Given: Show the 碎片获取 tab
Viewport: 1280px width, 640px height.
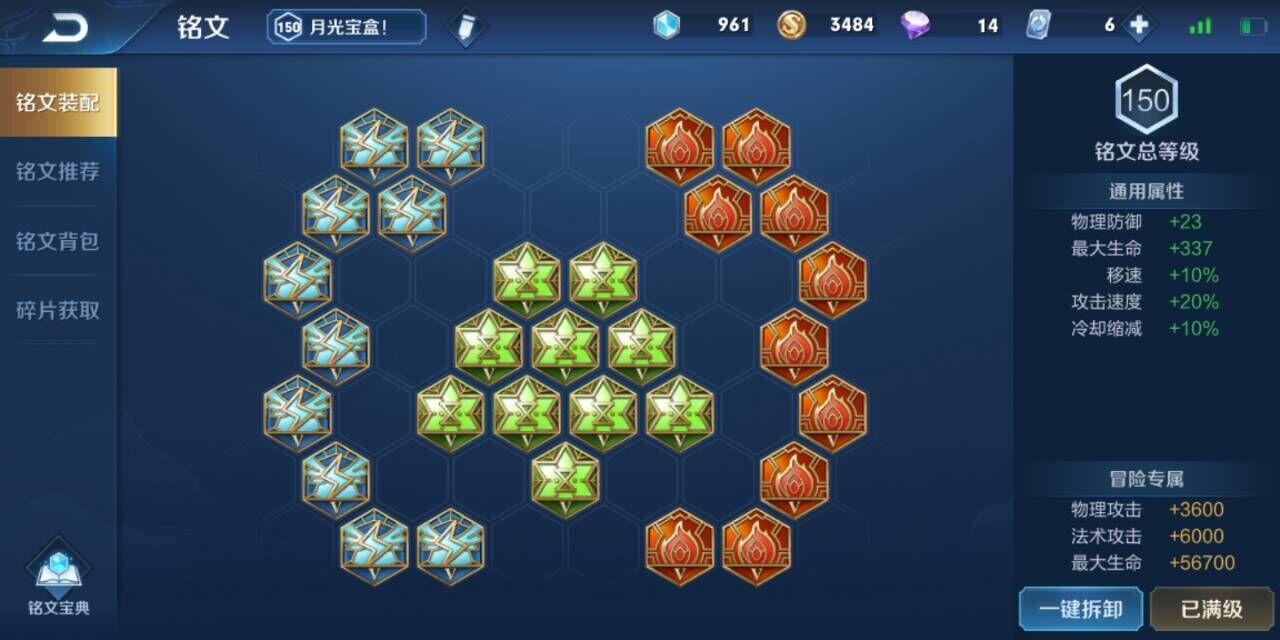Looking at the screenshot, I should coord(58,310).
